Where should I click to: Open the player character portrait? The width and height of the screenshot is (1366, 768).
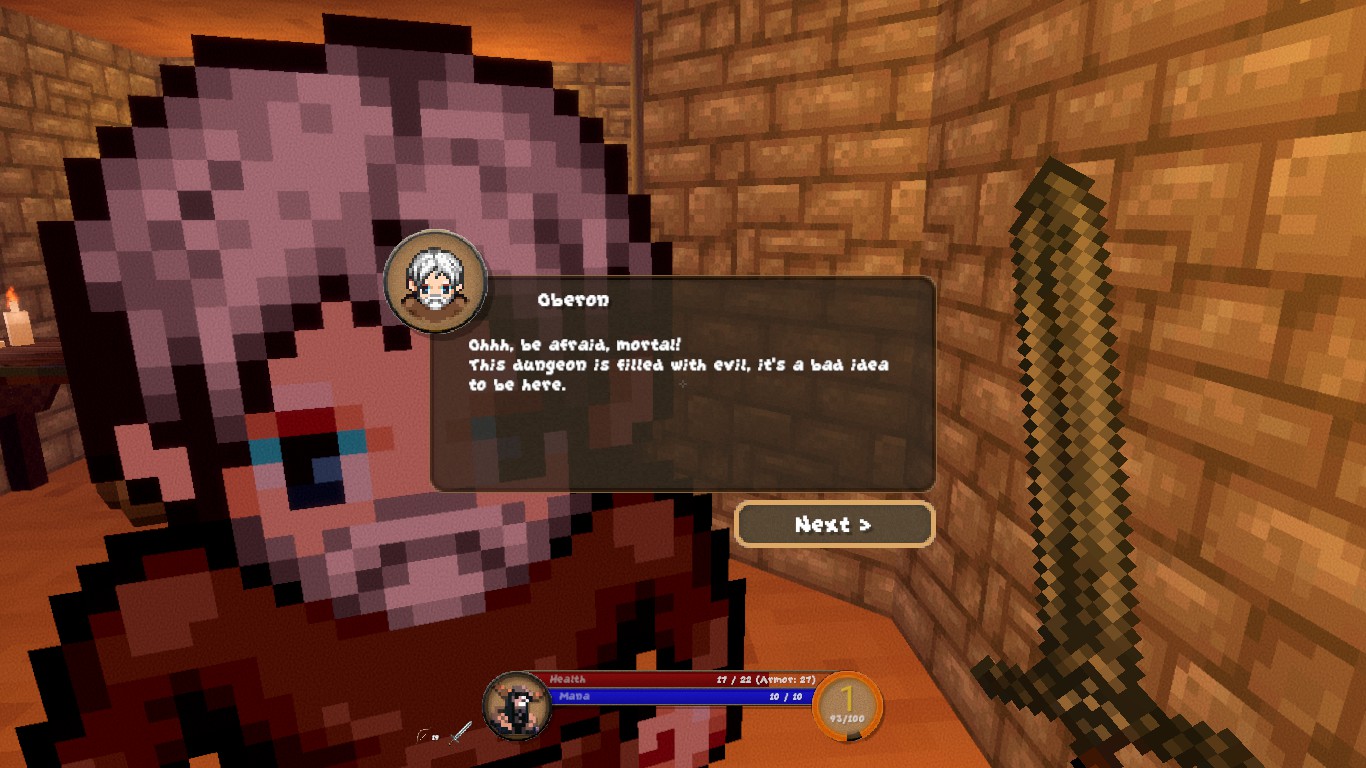pos(516,705)
